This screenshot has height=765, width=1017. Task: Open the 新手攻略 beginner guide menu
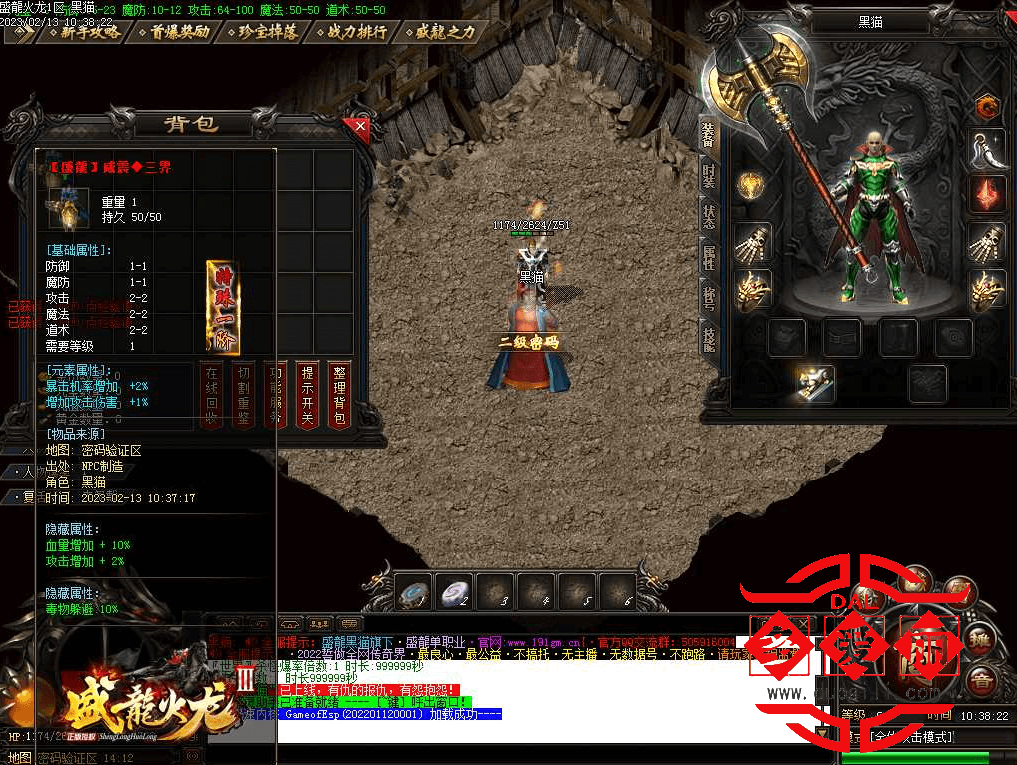(88, 32)
